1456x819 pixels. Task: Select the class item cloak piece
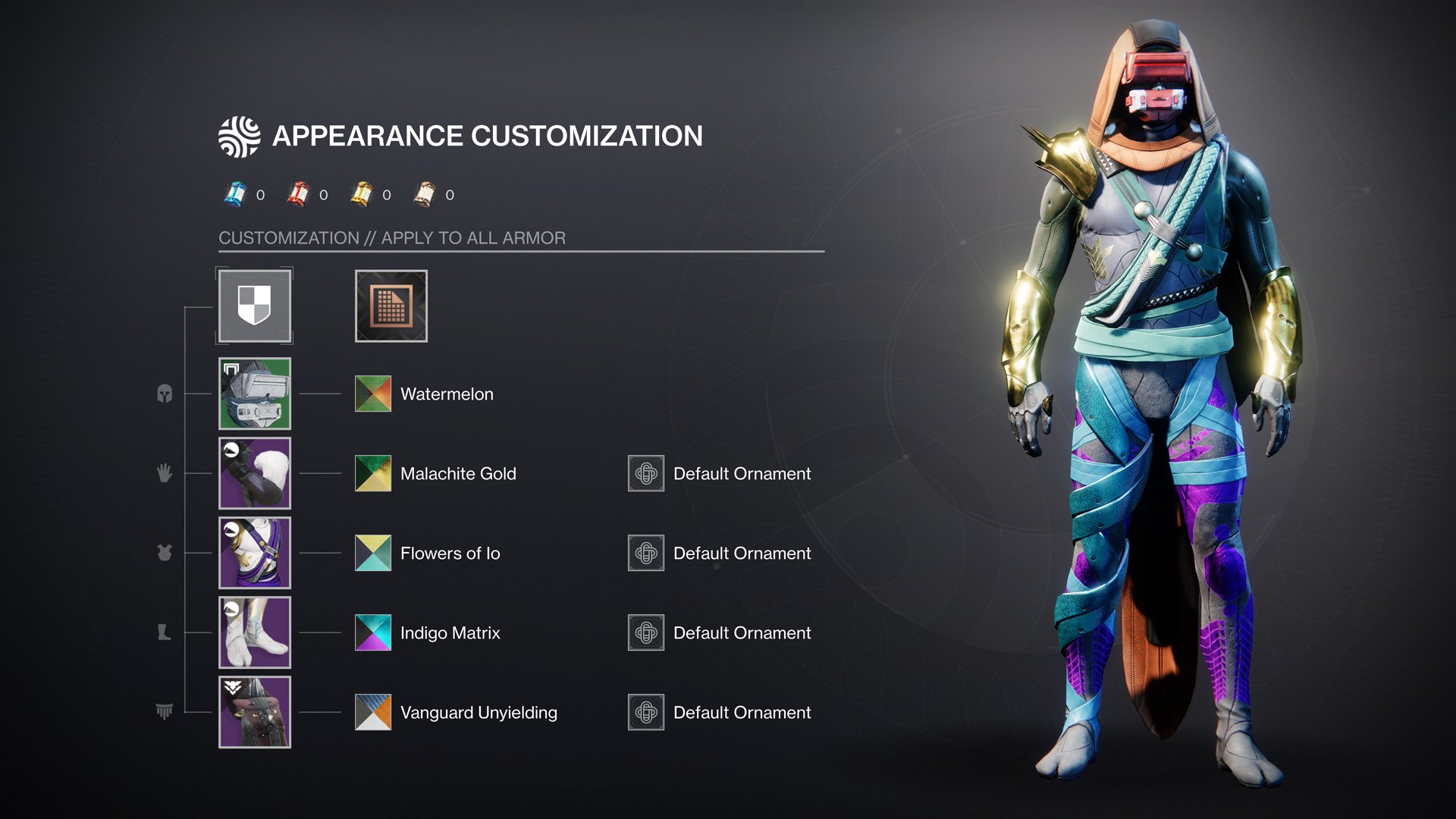coord(254,712)
